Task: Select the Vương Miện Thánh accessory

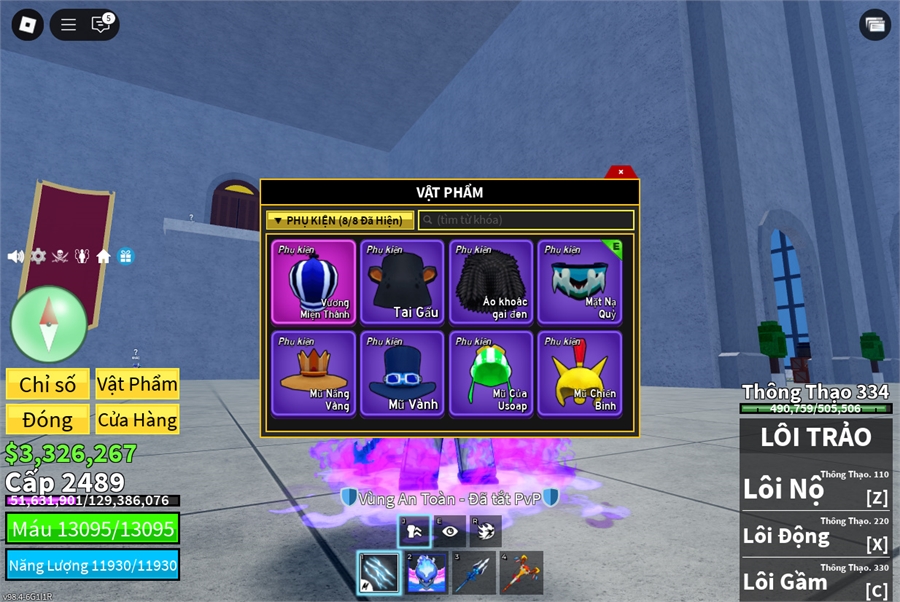Action: (x=313, y=282)
